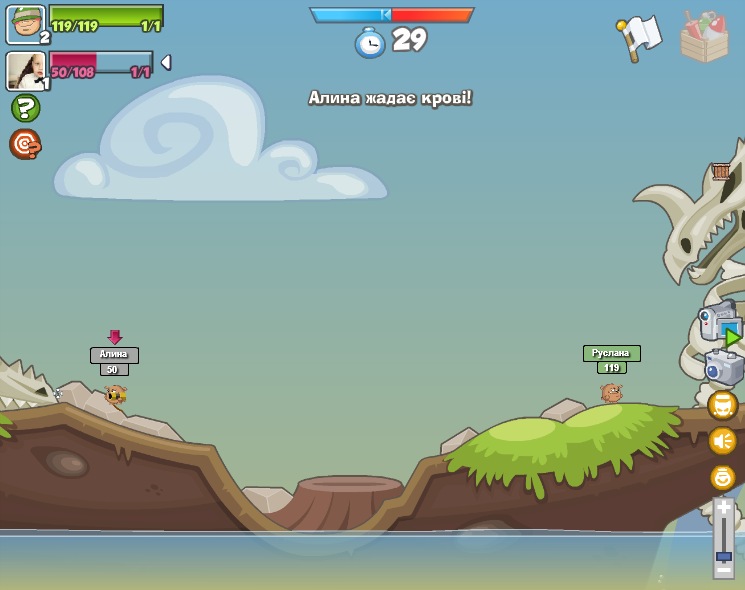Zoom out with the minus button
The width and height of the screenshot is (745, 590).
click(723, 571)
